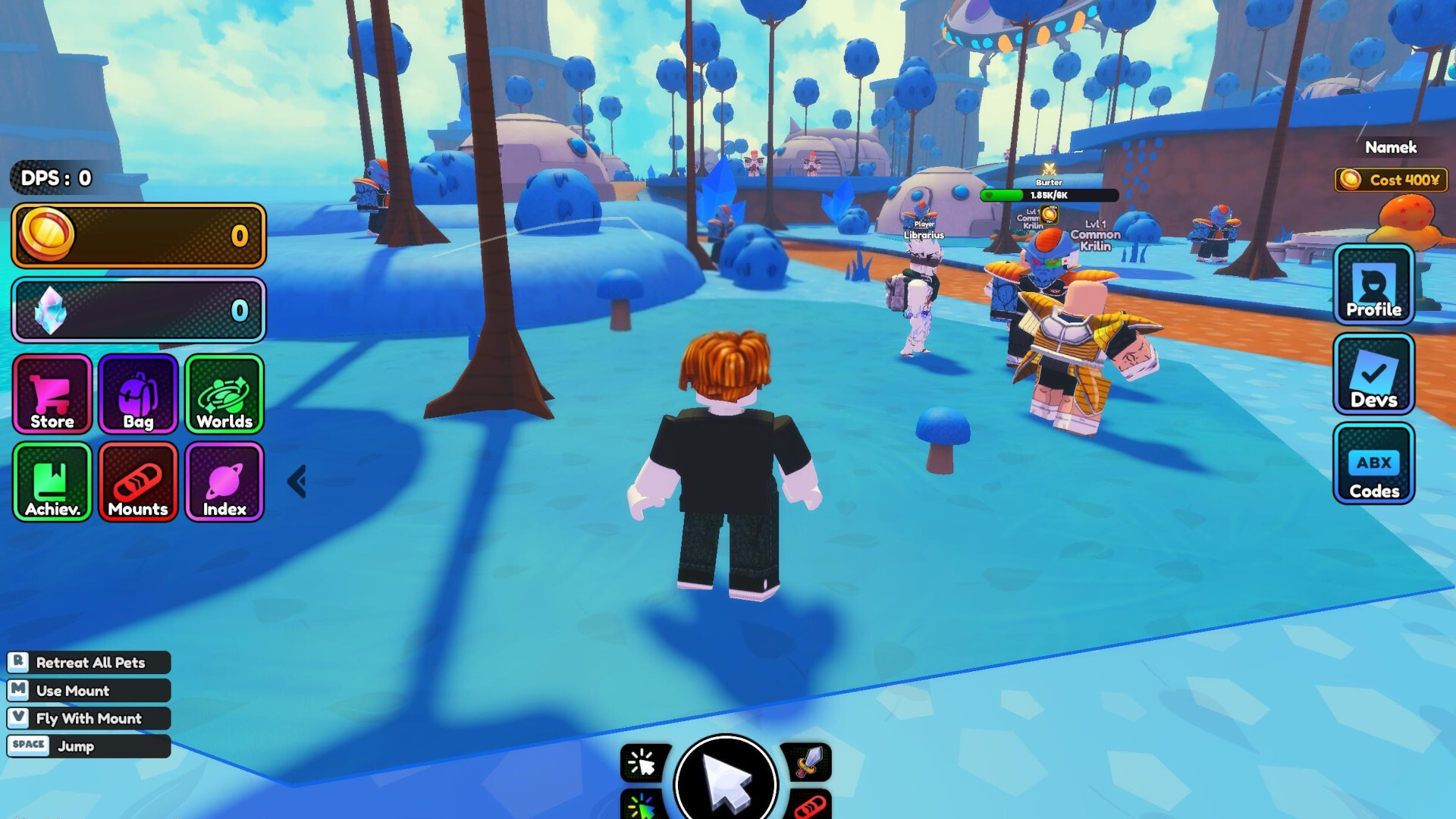Open the Store menu
This screenshot has height=819, width=1456.
[52, 394]
